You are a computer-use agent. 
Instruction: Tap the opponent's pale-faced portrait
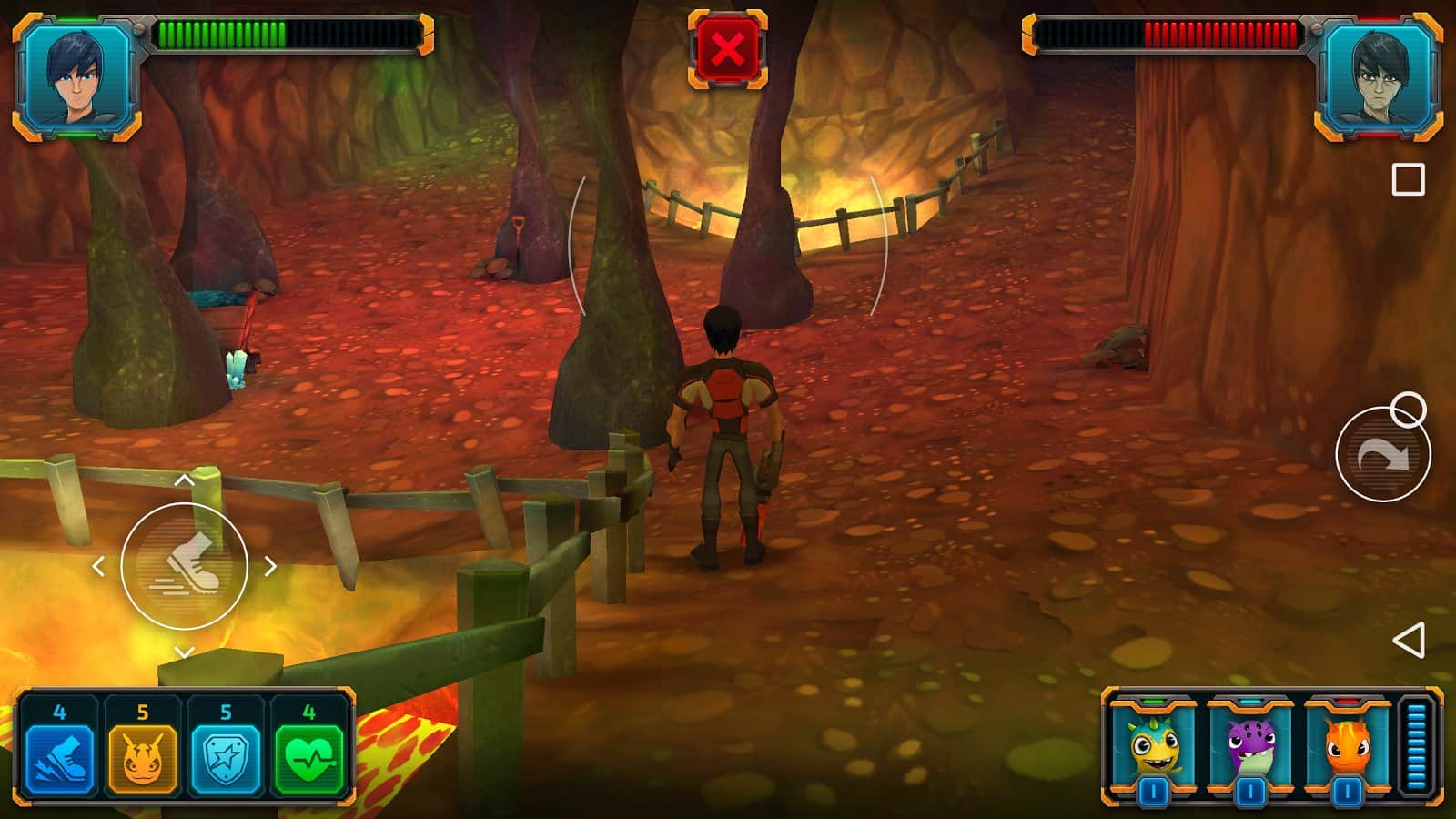point(1378,76)
